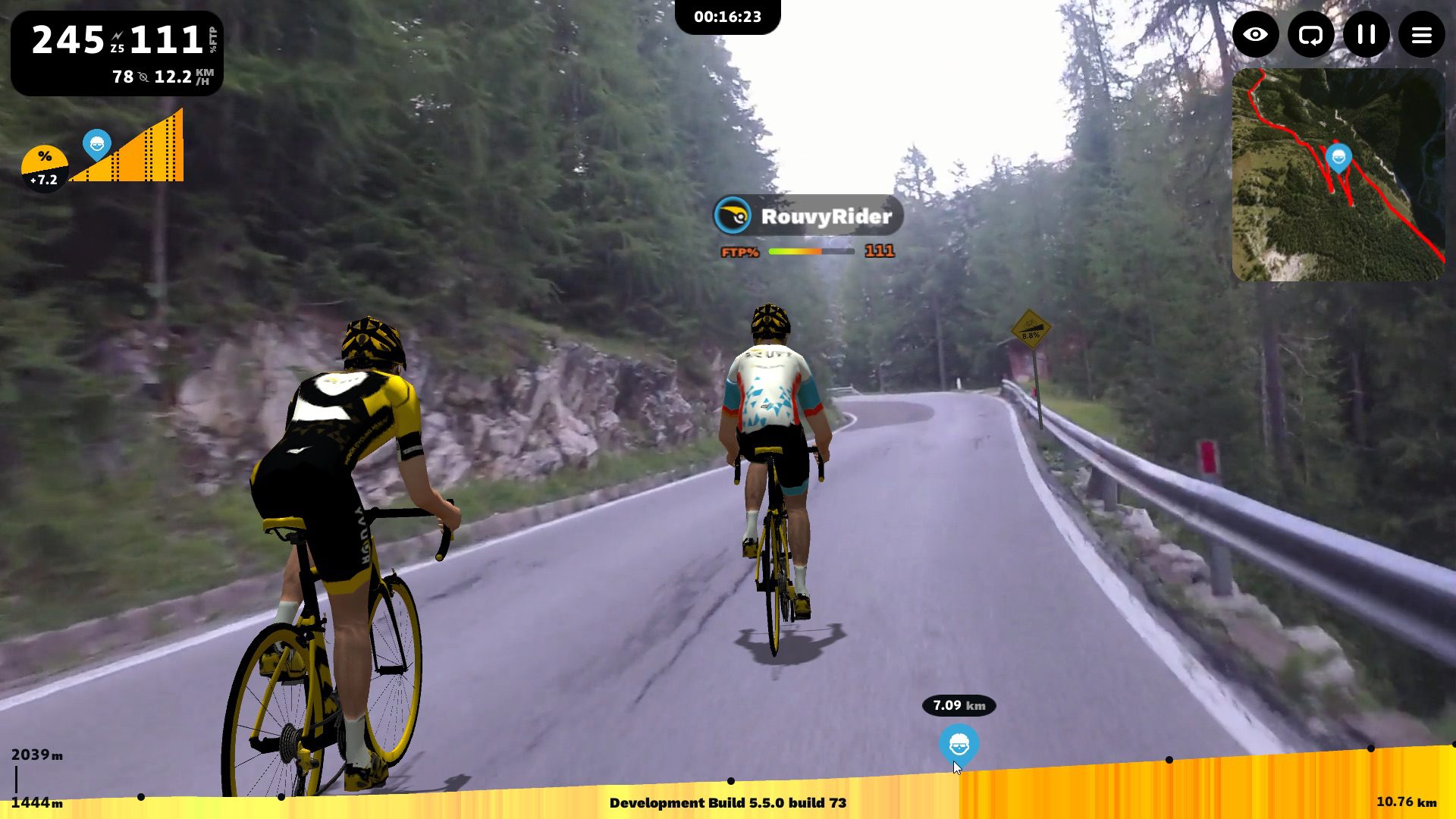This screenshot has height=819, width=1456.
Task: Click the 7.09 km distance label
Action: coord(957,706)
